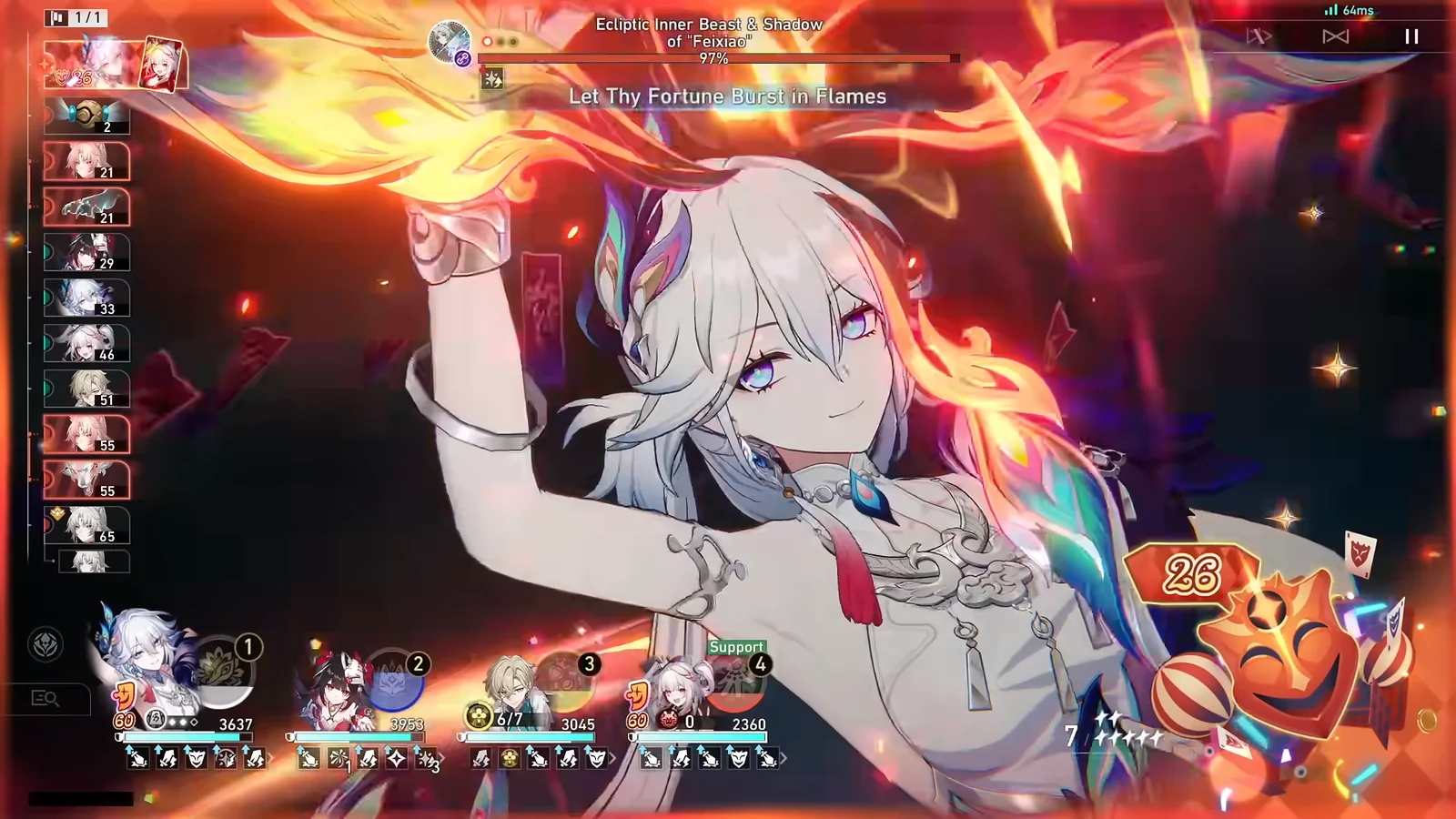The image size is (1456, 819).
Task: Select blond party member three's portrait
Action: coord(512,682)
